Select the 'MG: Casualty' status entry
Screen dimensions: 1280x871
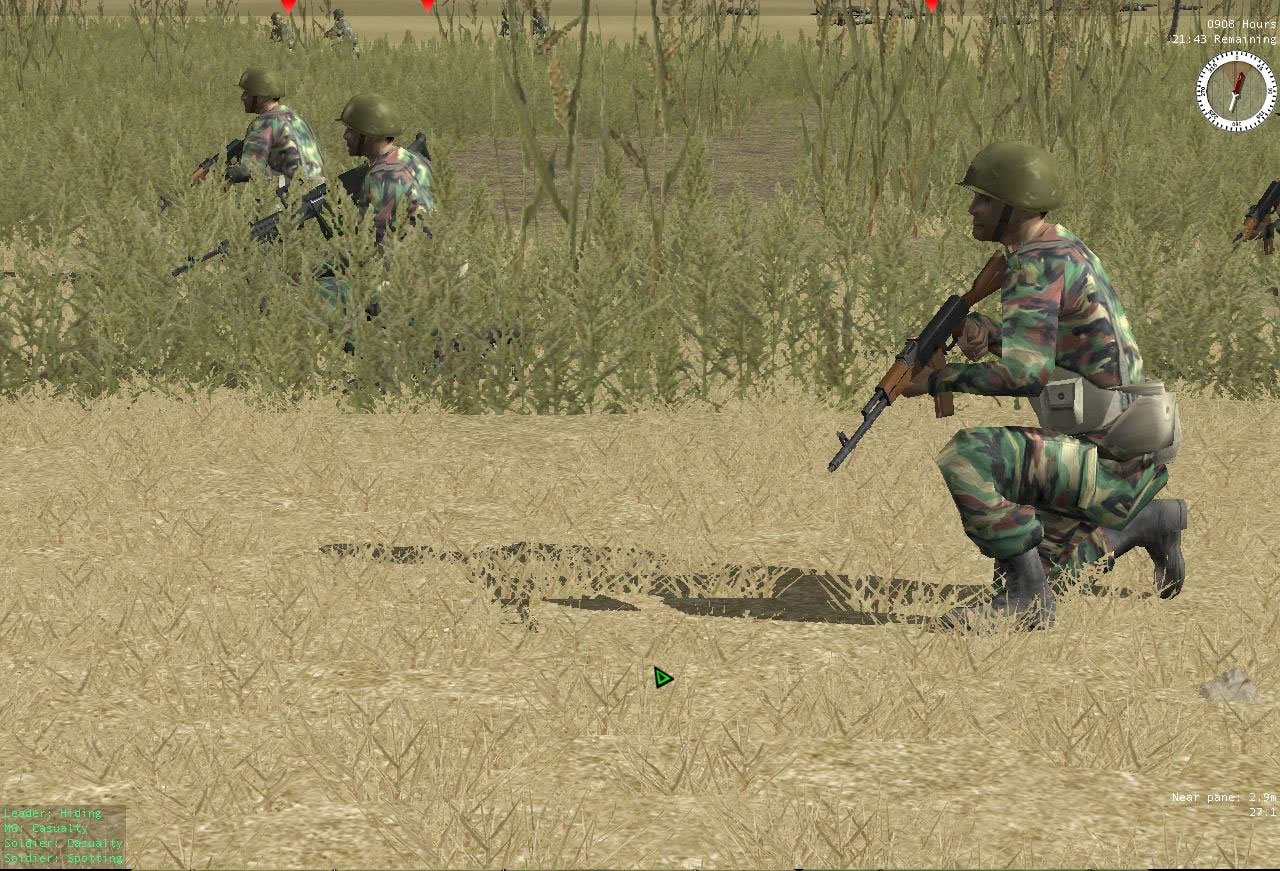point(45,828)
